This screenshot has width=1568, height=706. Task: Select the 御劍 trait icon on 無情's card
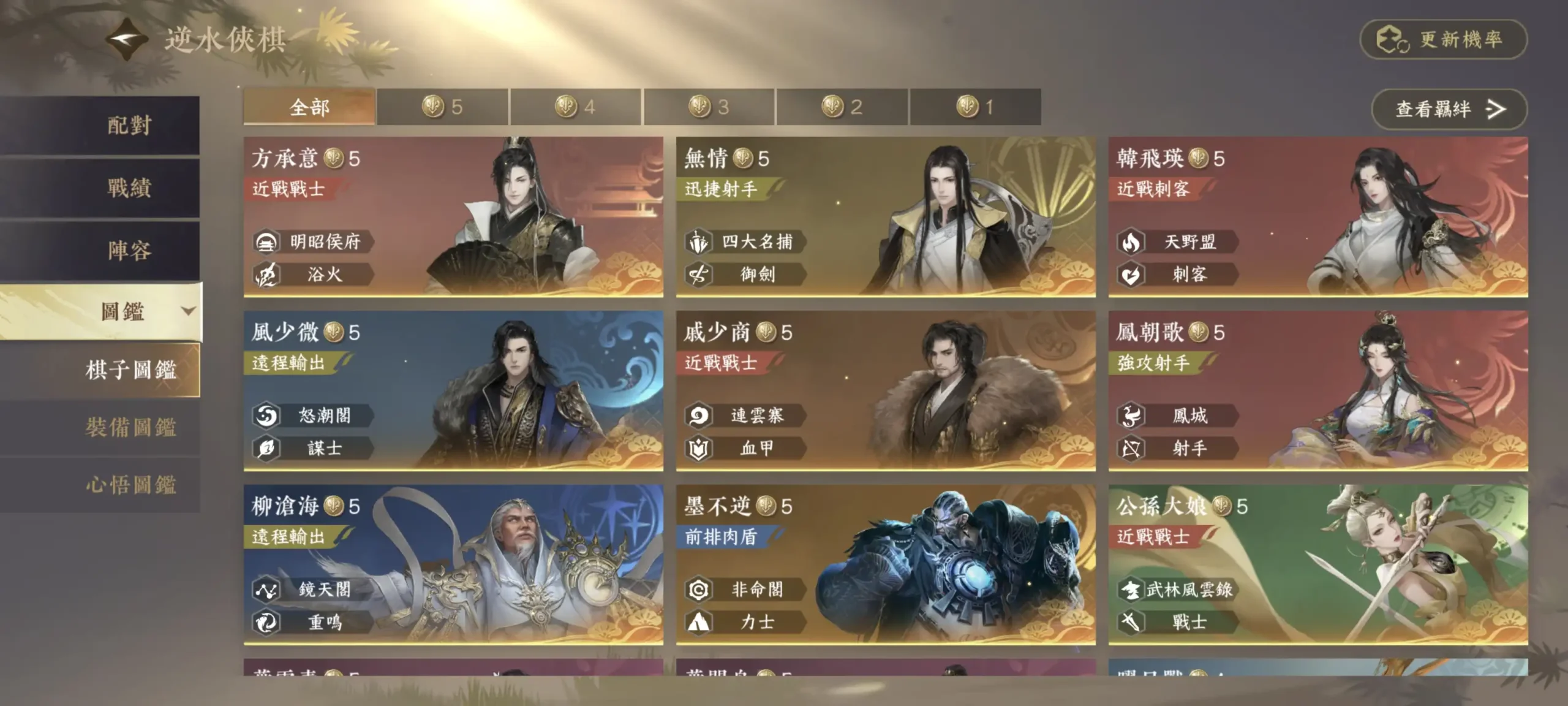coord(698,275)
